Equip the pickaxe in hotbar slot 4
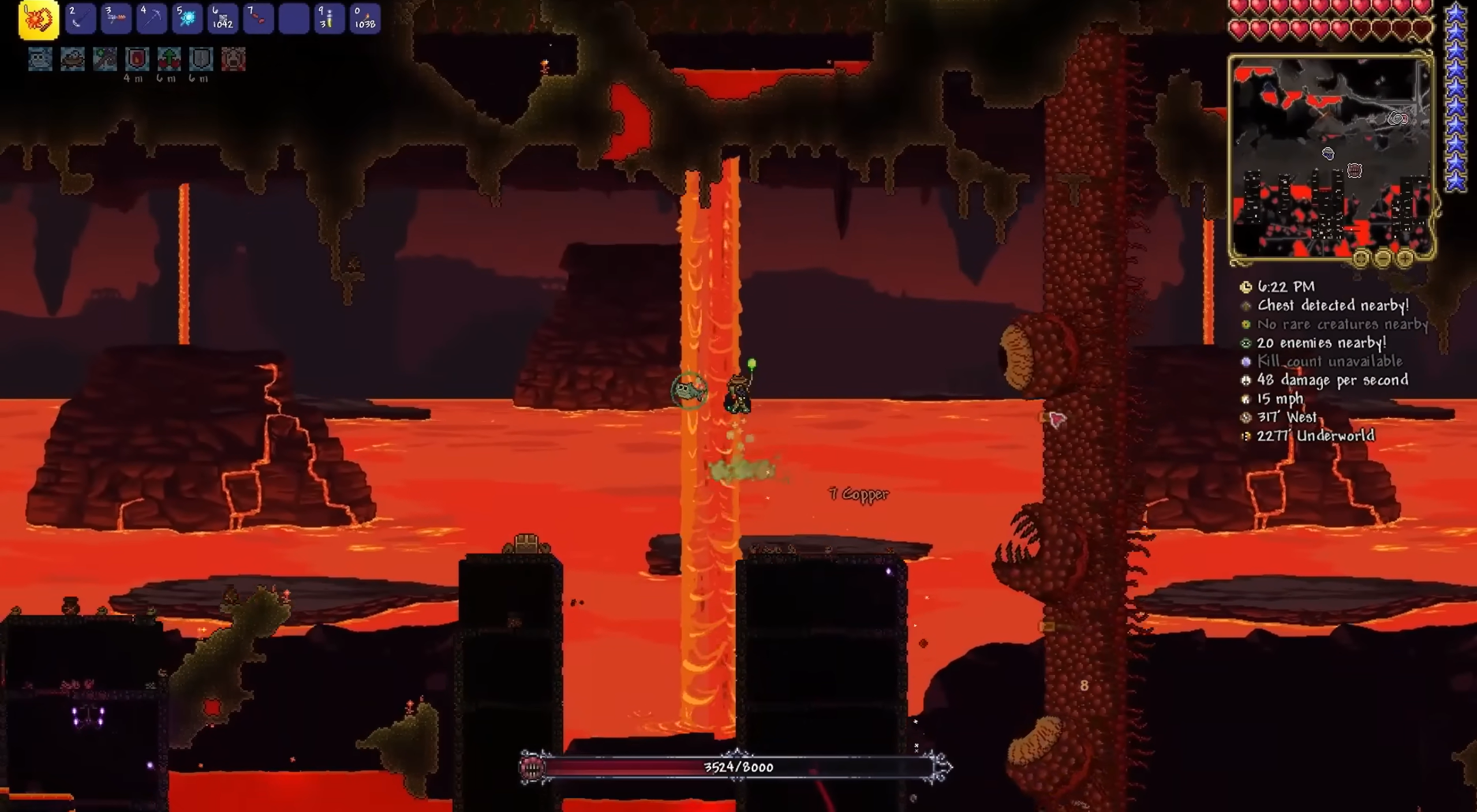 (151, 19)
